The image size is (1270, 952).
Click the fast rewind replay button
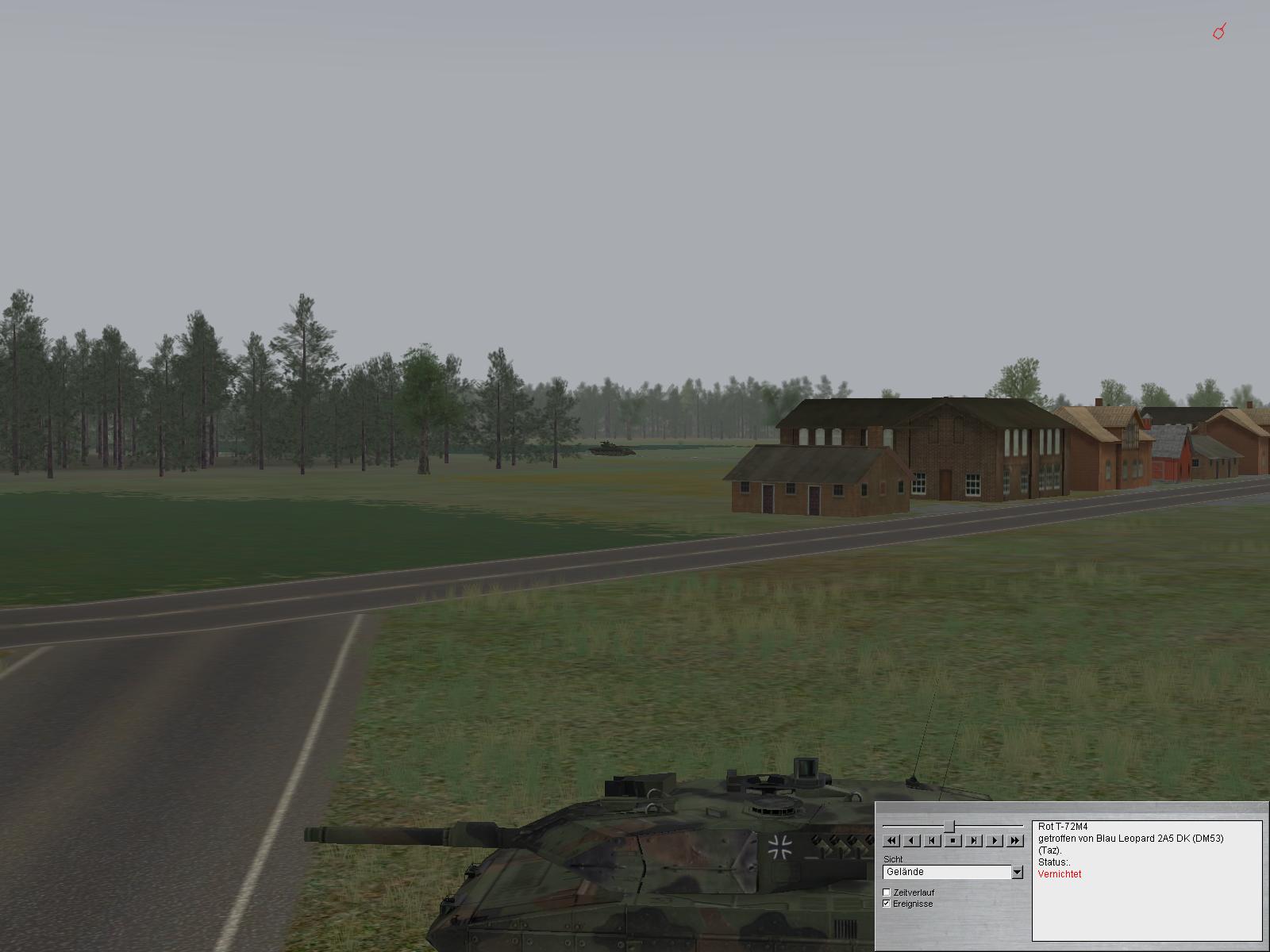point(891,840)
